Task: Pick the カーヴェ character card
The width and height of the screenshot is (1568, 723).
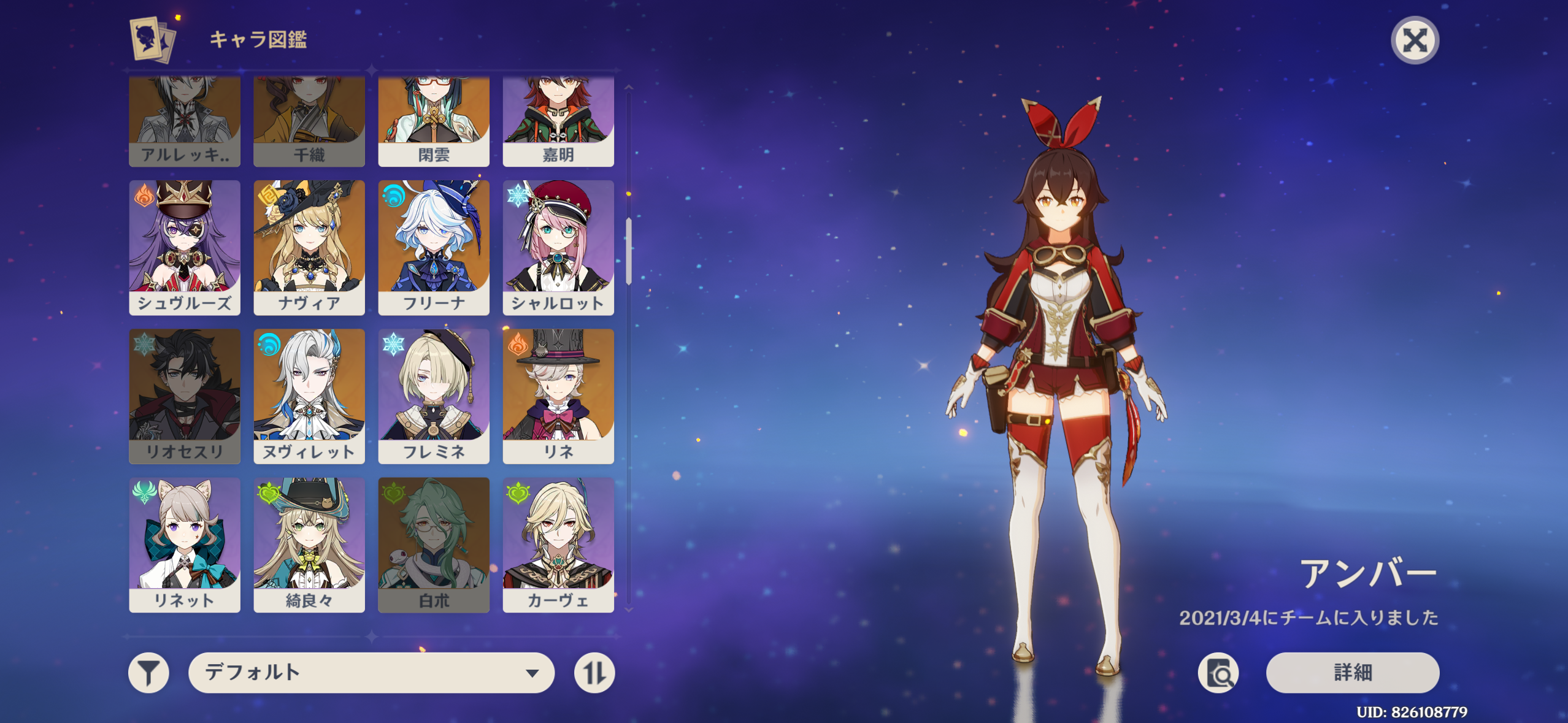Action: coord(558,545)
